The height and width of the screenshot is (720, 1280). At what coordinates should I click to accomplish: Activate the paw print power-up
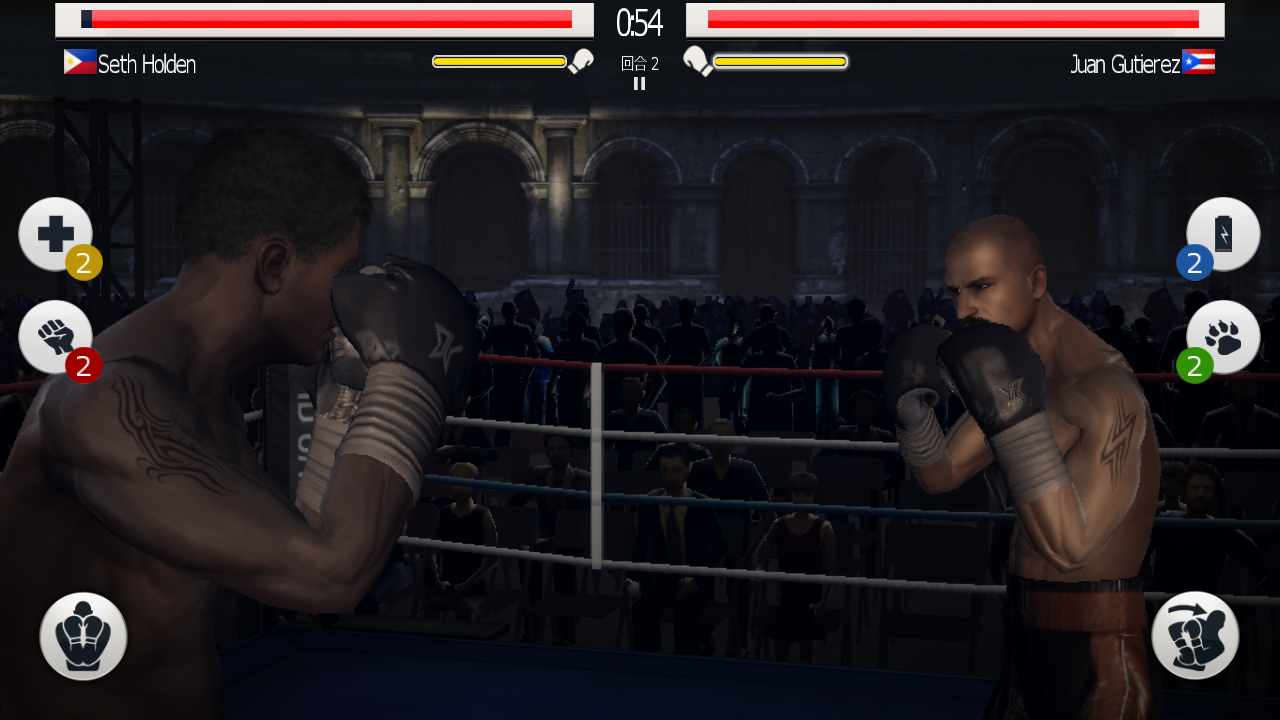(1223, 337)
